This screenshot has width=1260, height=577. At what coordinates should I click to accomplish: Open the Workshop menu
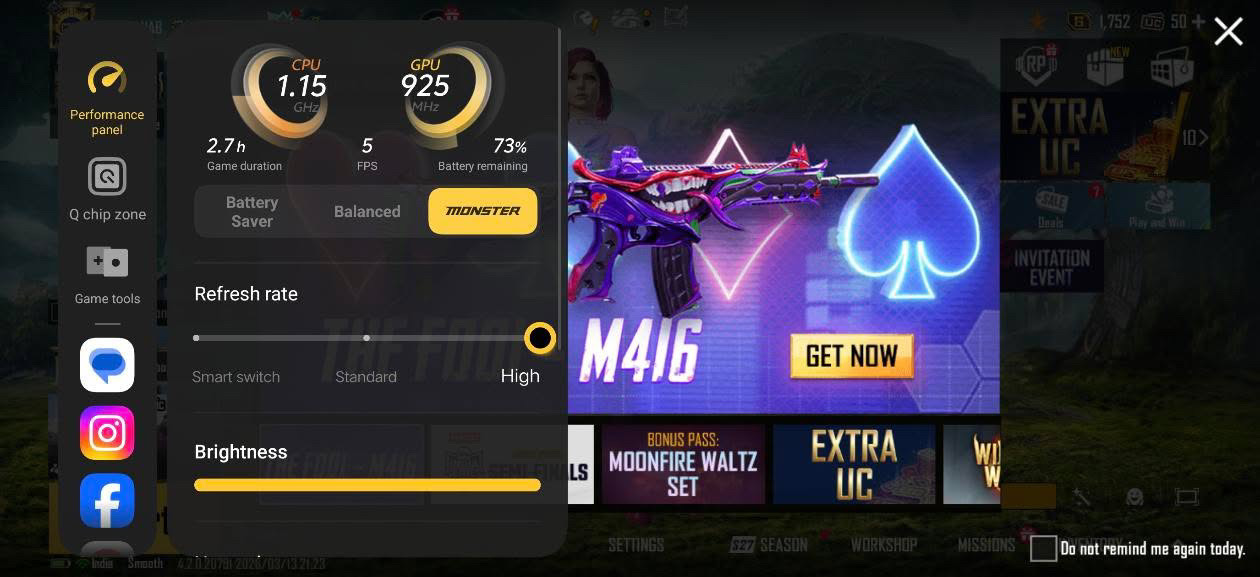[883, 545]
